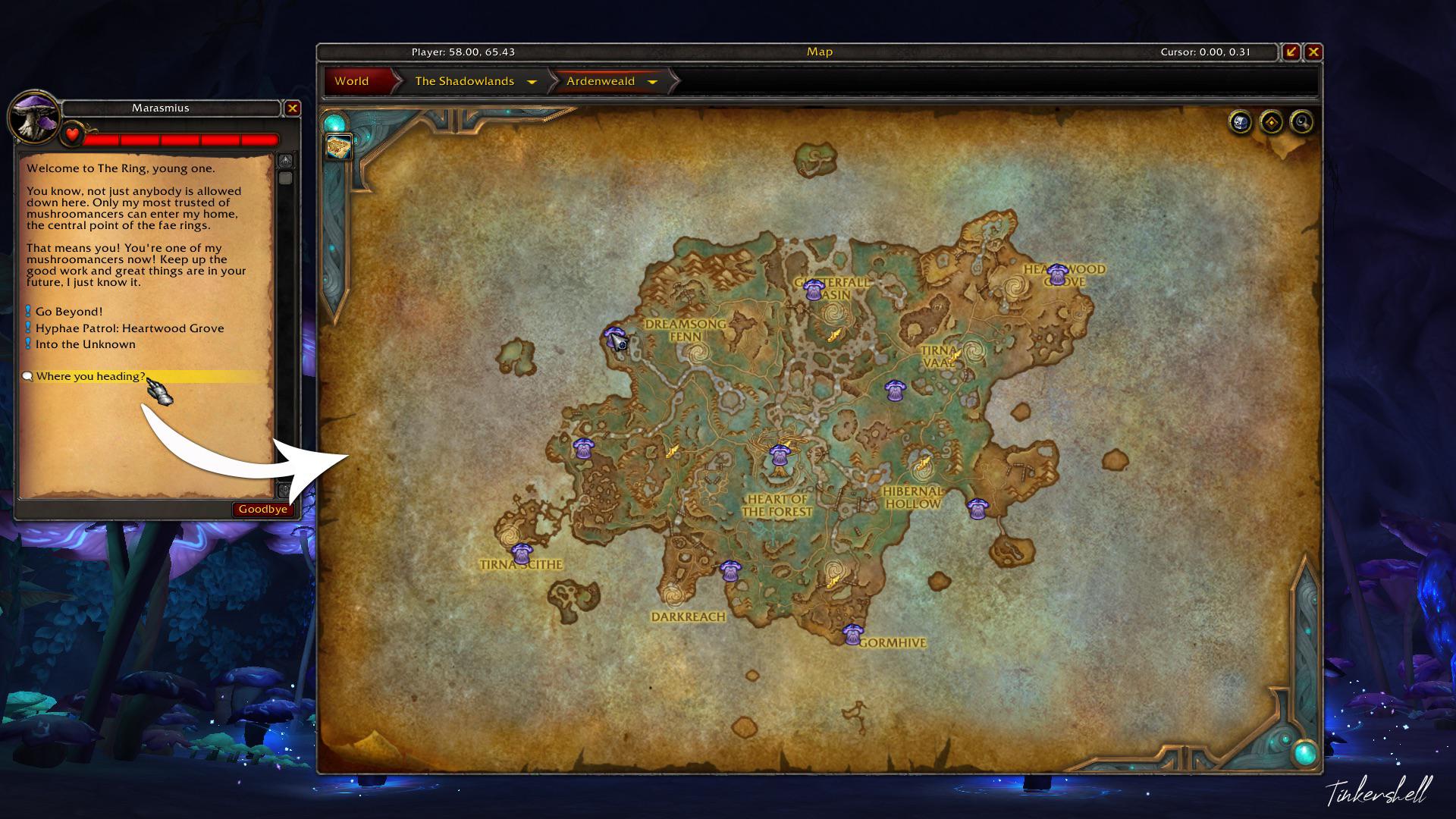Select the mushroom icon near Hibernal Hollow
This screenshot has width=1456, height=819.
978,507
